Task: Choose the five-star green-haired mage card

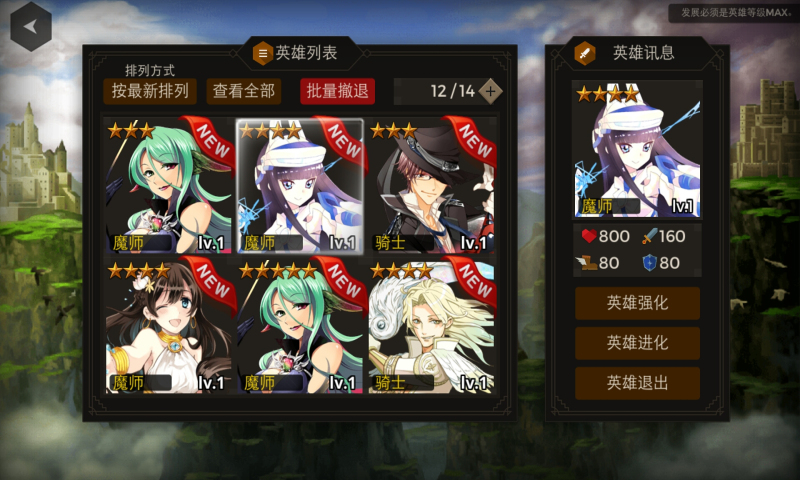Action: pyautogui.click(x=300, y=327)
